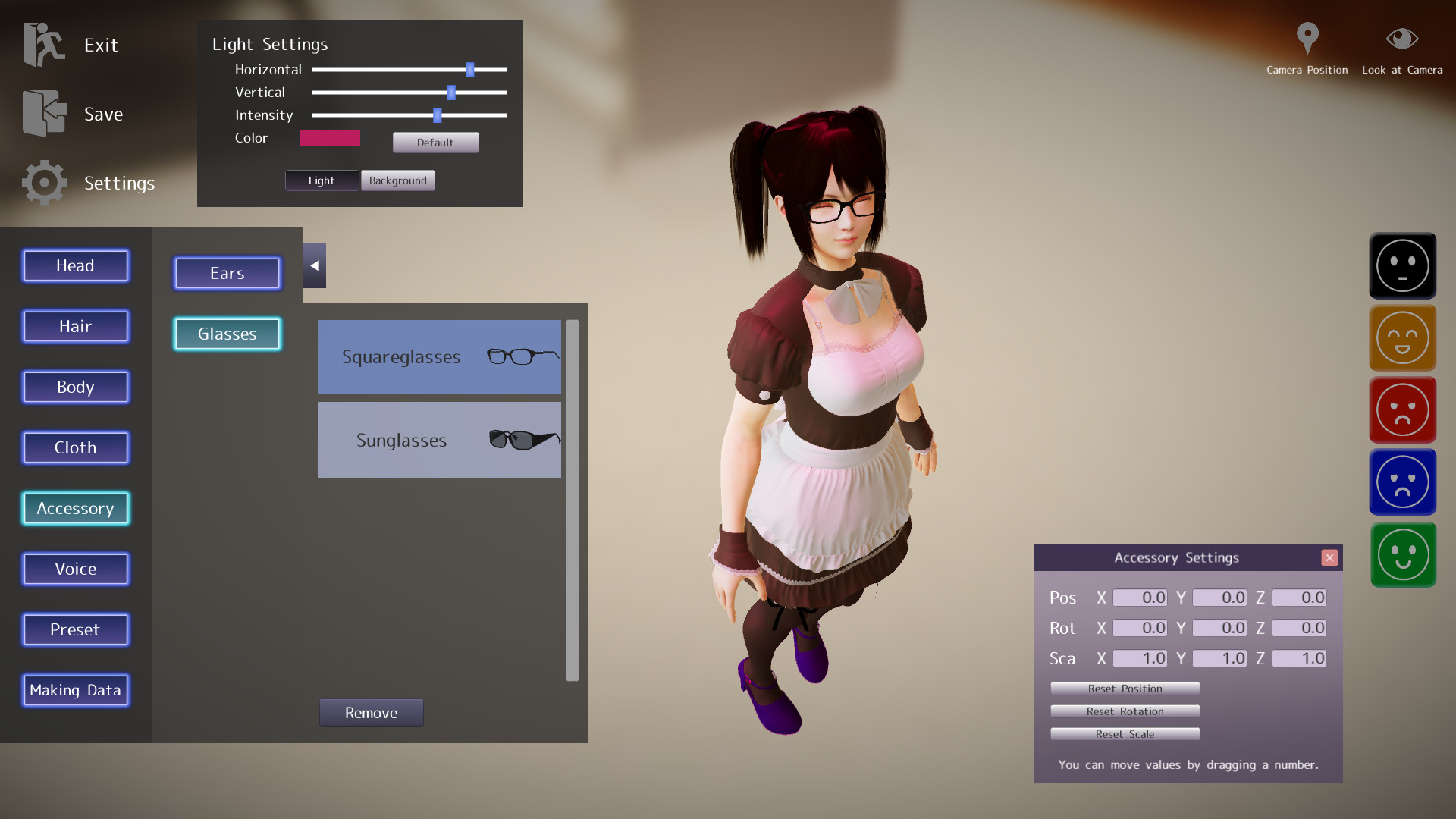Screen dimensions: 1456x819
Task: Click the Reset Rotation button
Action: 1125,711
